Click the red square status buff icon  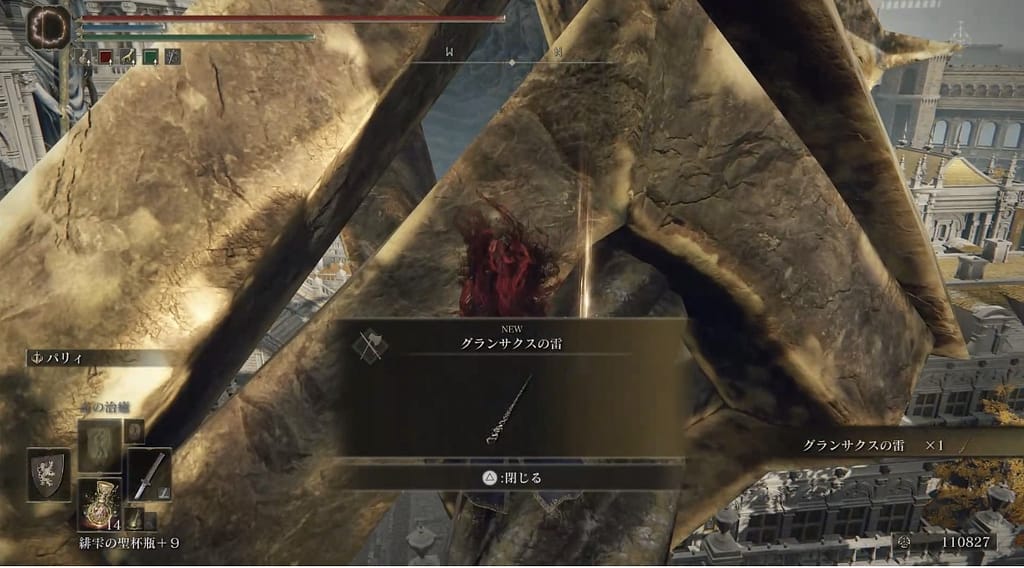click(106, 56)
